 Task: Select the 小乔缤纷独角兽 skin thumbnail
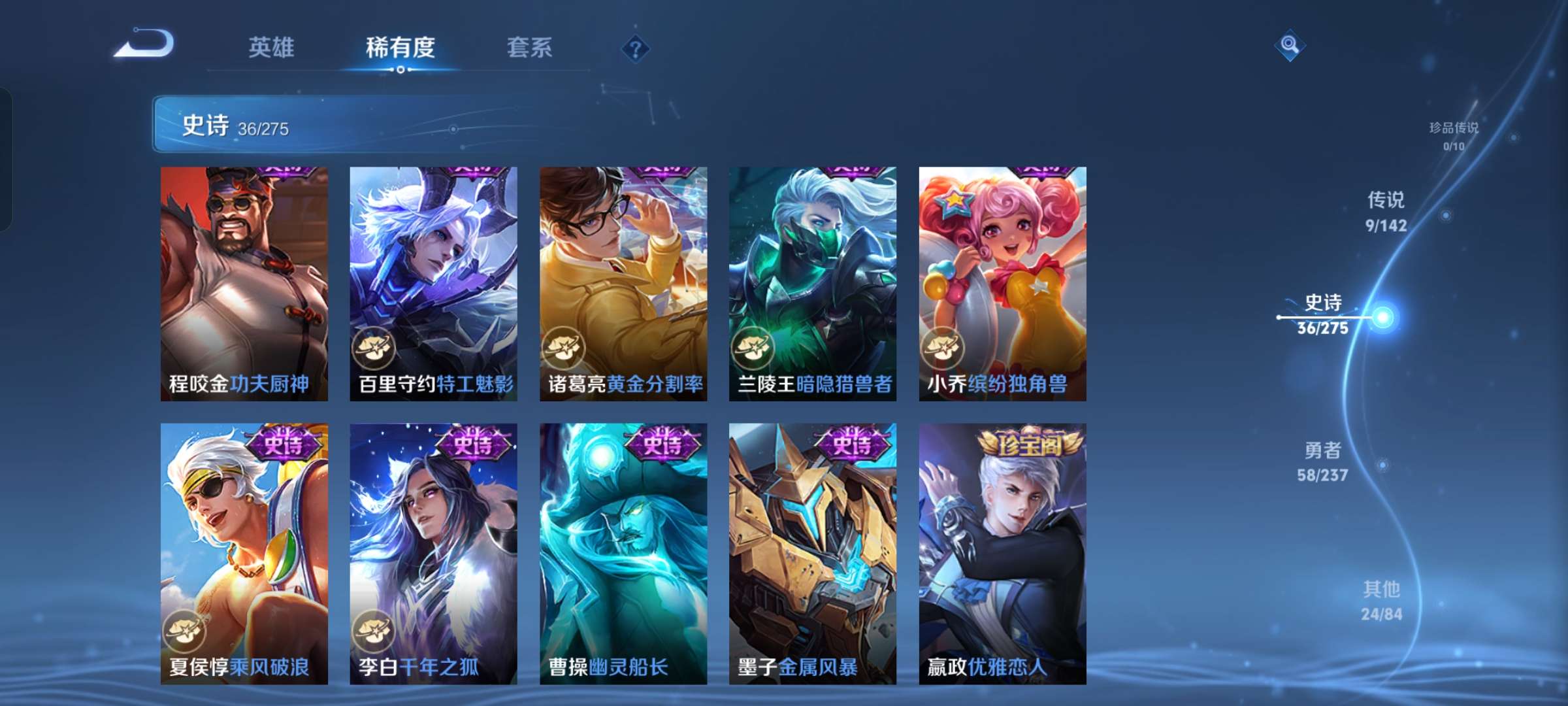click(x=1002, y=281)
